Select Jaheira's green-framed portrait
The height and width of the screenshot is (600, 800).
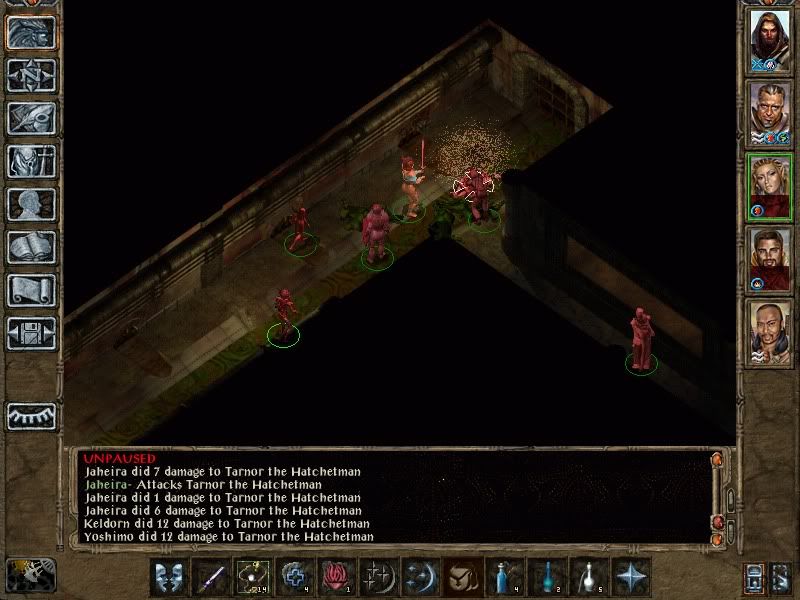(x=771, y=186)
